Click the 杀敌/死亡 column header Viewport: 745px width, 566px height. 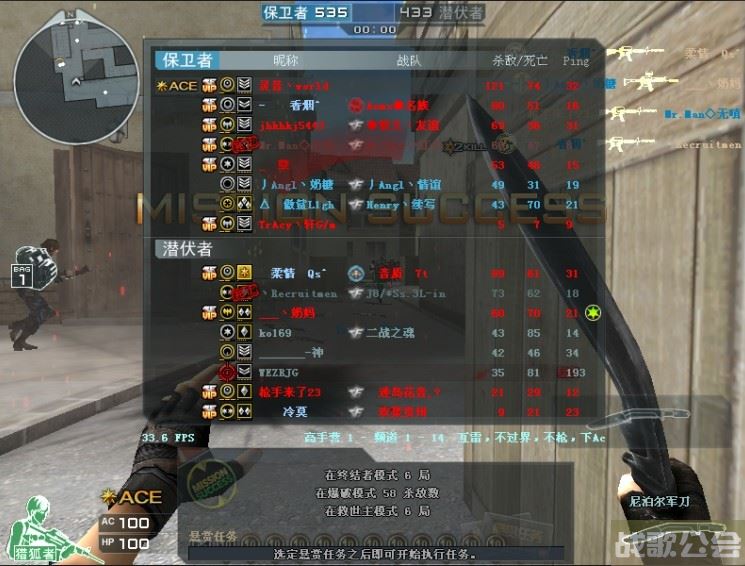(x=519, y=61)
